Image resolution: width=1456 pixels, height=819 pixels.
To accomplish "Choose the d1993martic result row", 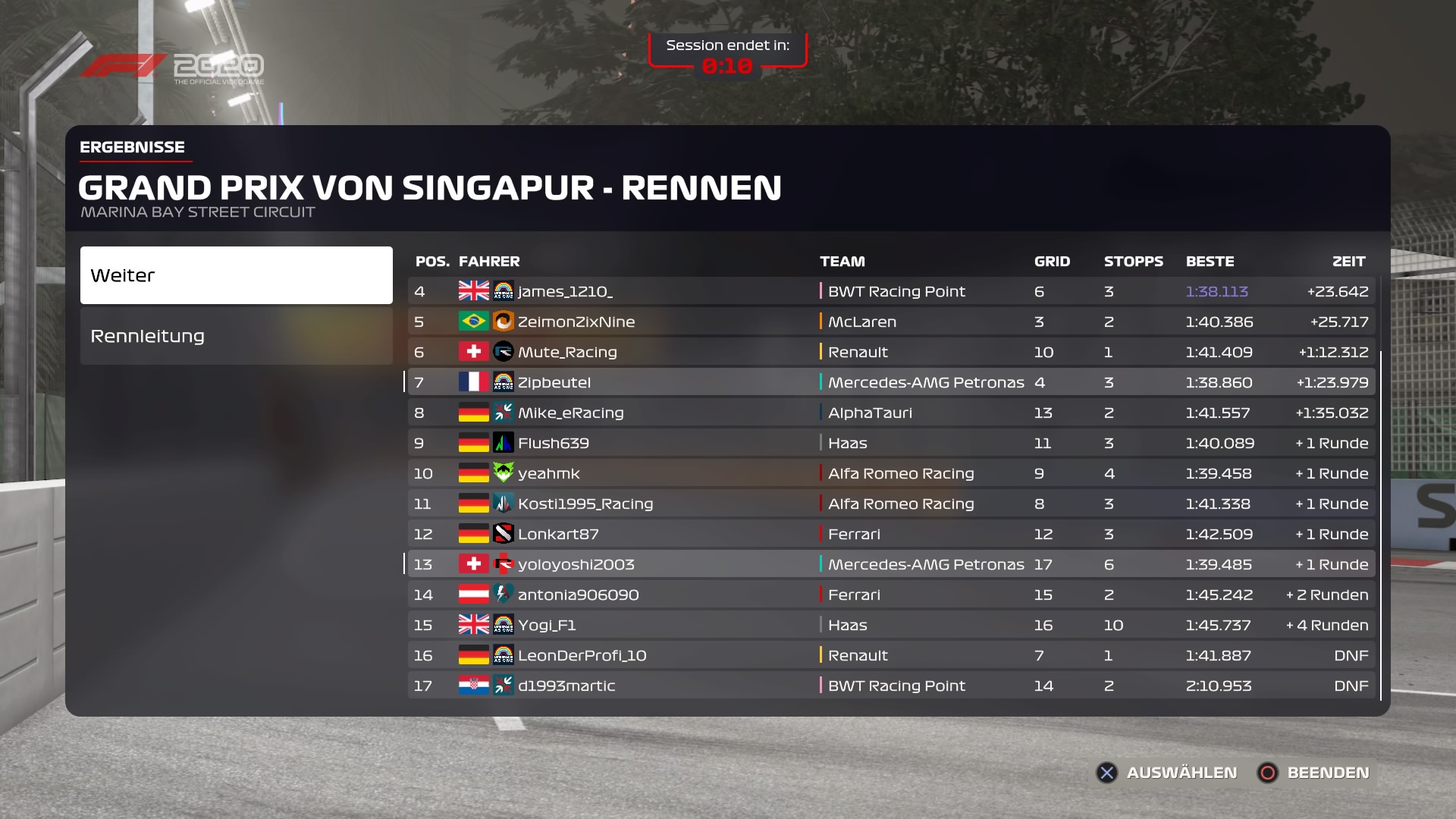I will point(891,686).
